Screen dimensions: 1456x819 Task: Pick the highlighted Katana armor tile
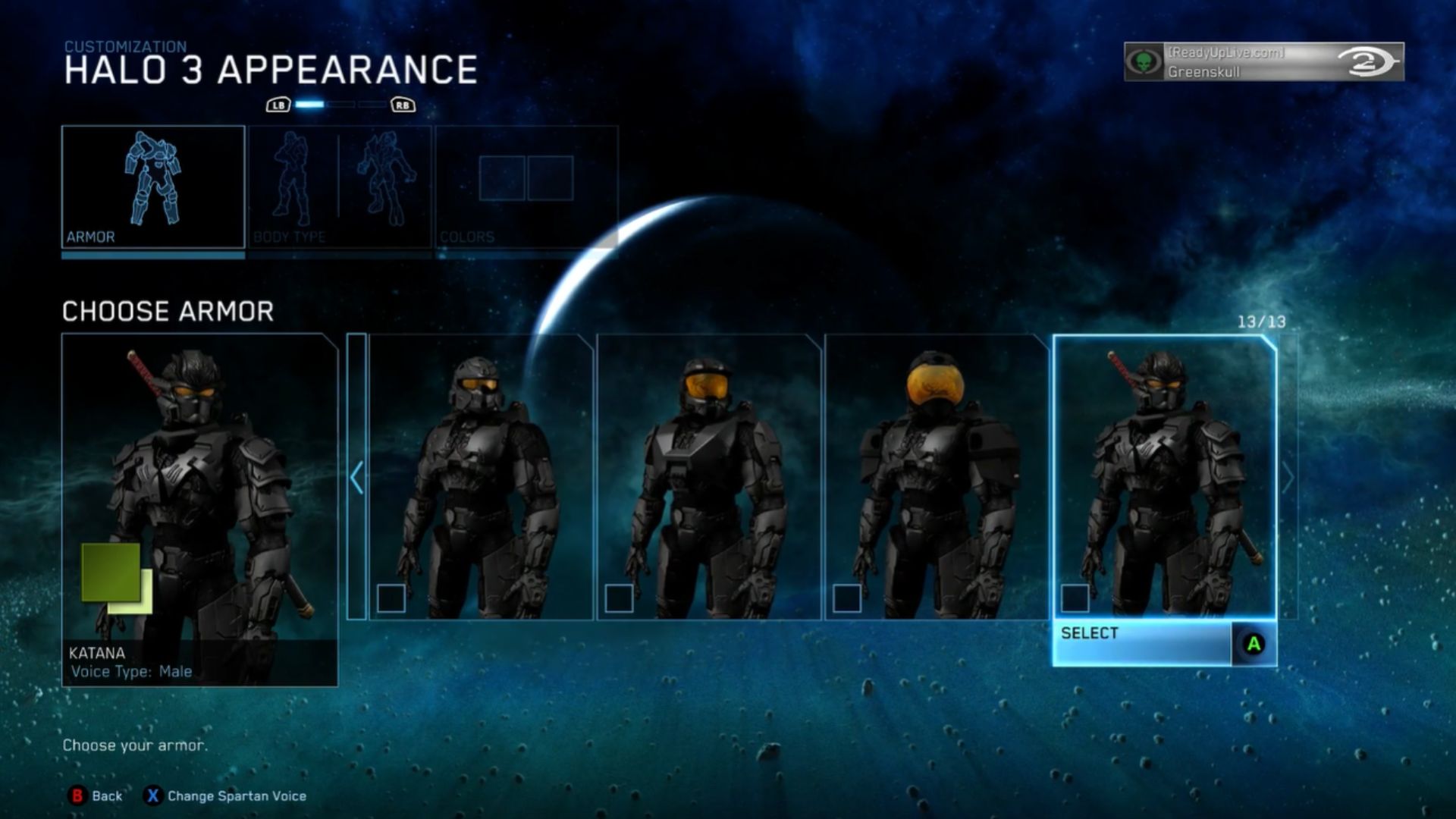click(1164, 477)
